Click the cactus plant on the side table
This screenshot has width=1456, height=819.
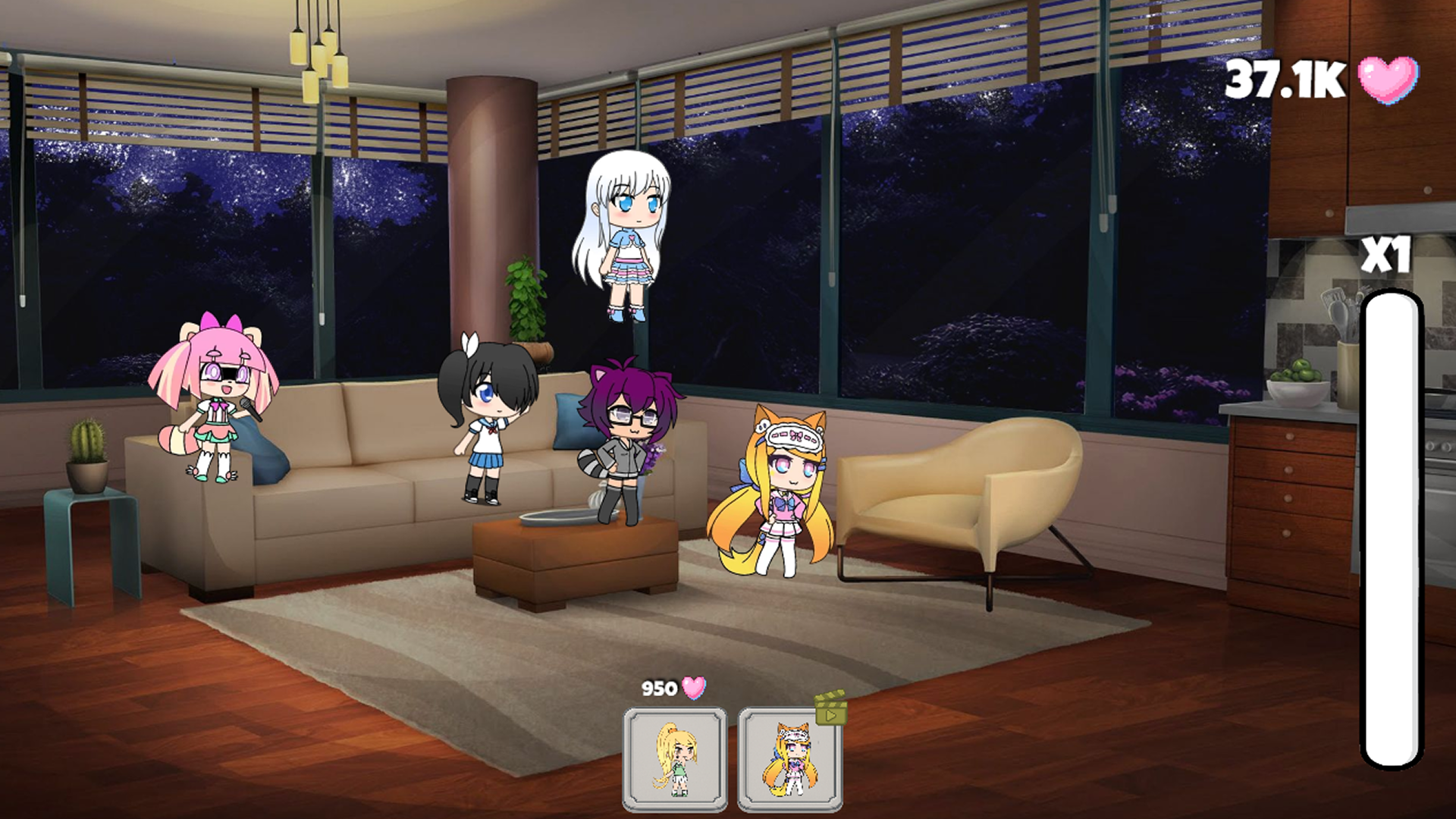pyautogui.click(x=89, y=447)
